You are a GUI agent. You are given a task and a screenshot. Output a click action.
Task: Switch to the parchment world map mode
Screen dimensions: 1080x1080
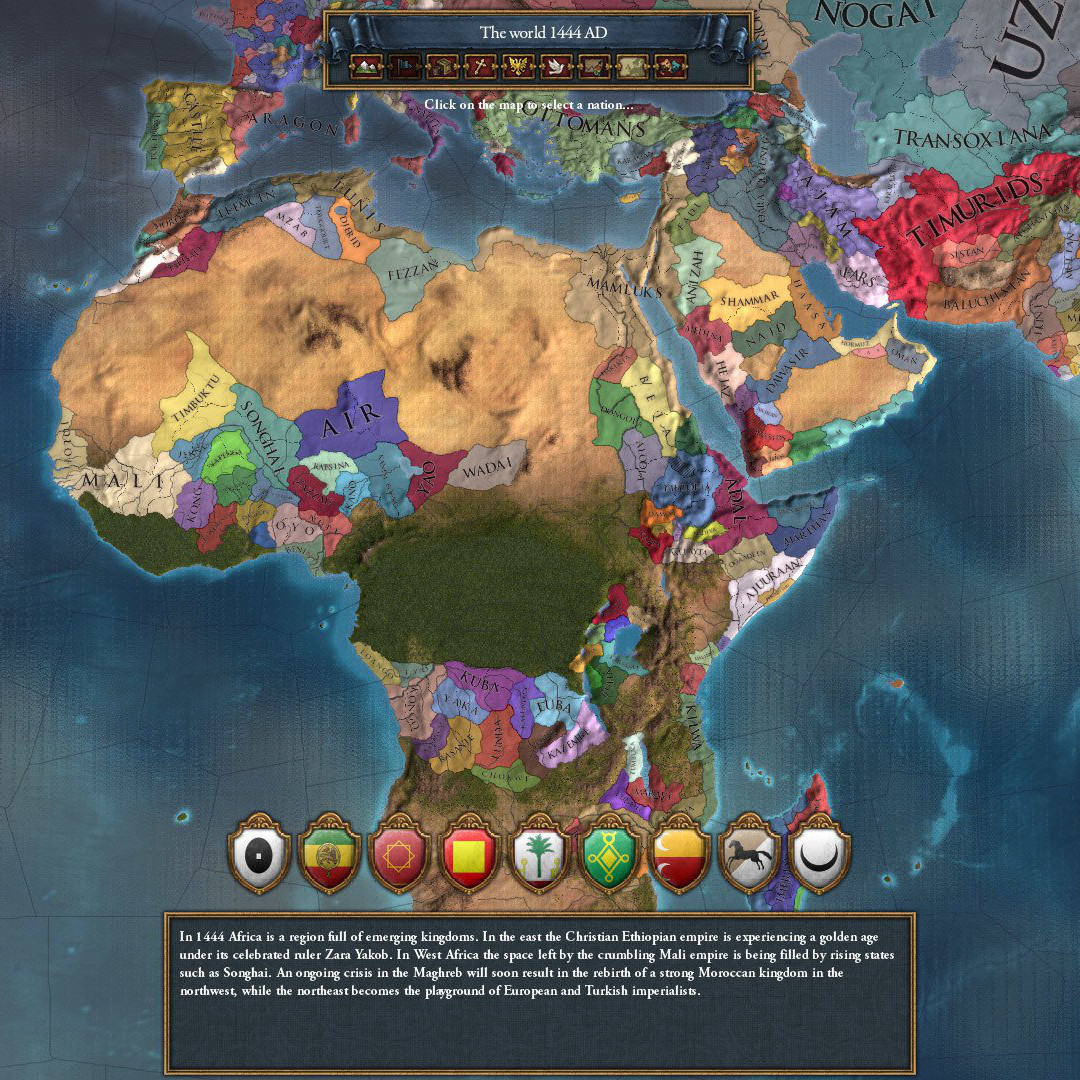click(x=632, y=67)
